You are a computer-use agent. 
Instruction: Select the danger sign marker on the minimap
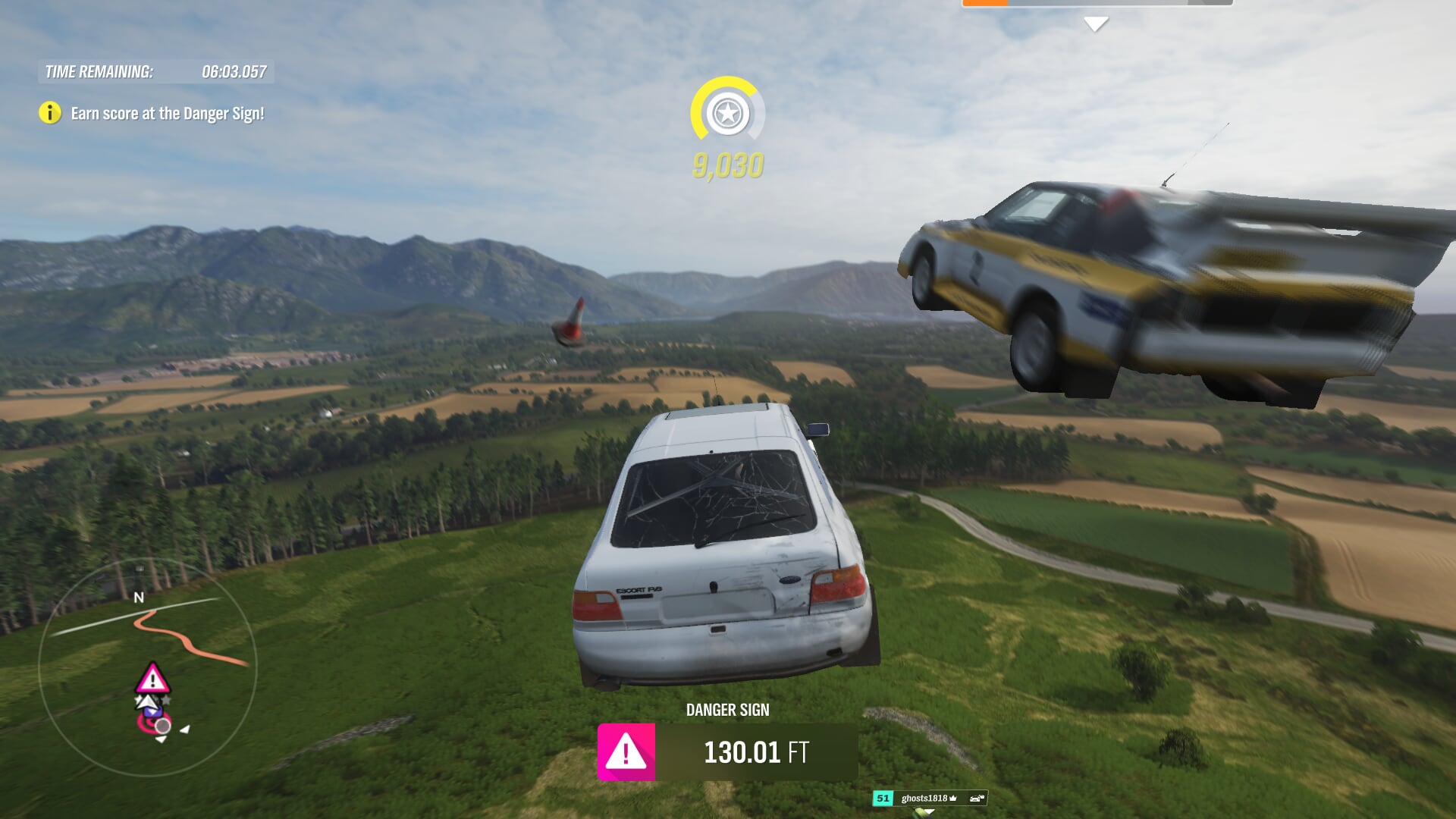click(152, 677)
